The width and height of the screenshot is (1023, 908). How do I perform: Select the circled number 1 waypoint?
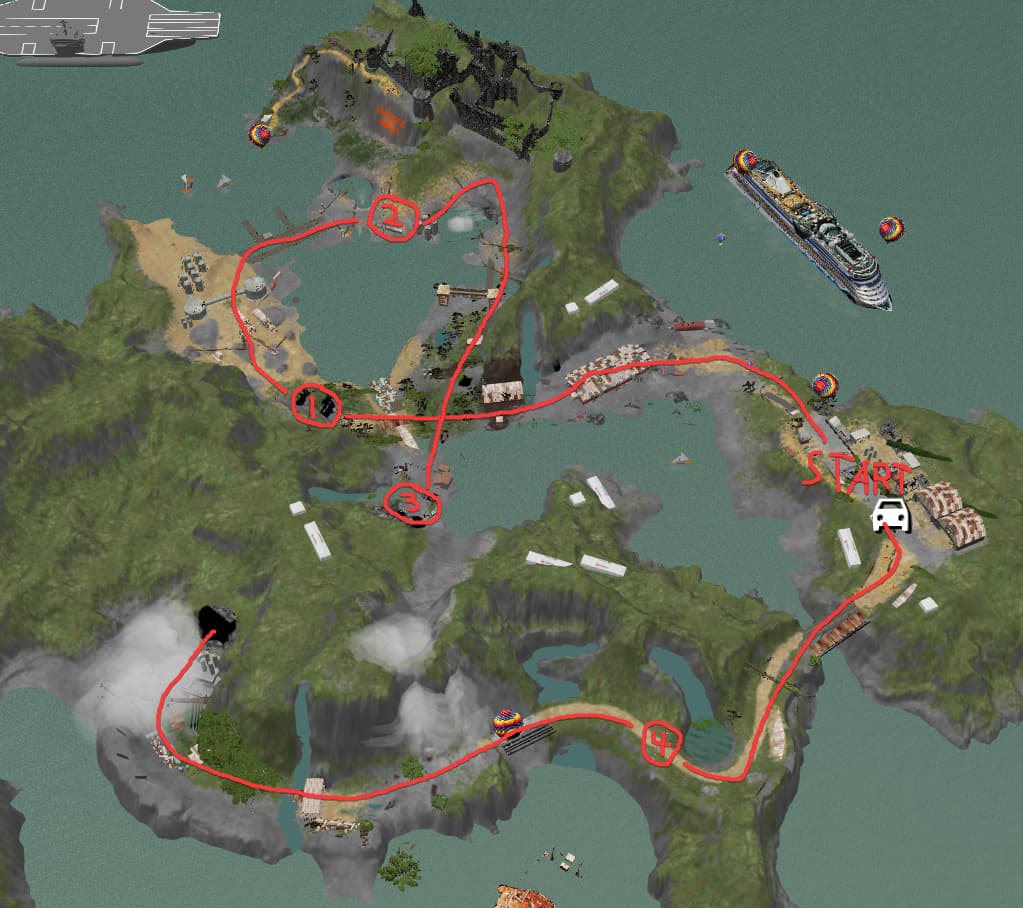click(316, 405)
